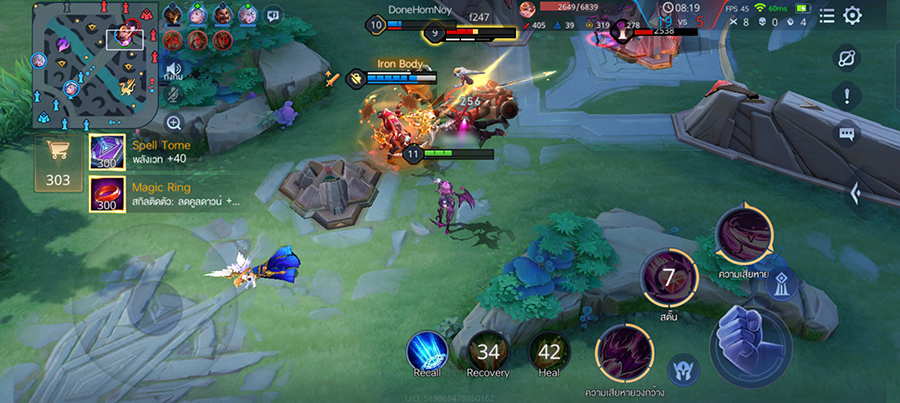The height and width of the screenshot is (403, 900).
Task: Tap the magnifier zoom button beside minimap
Action: pos(174,123)
